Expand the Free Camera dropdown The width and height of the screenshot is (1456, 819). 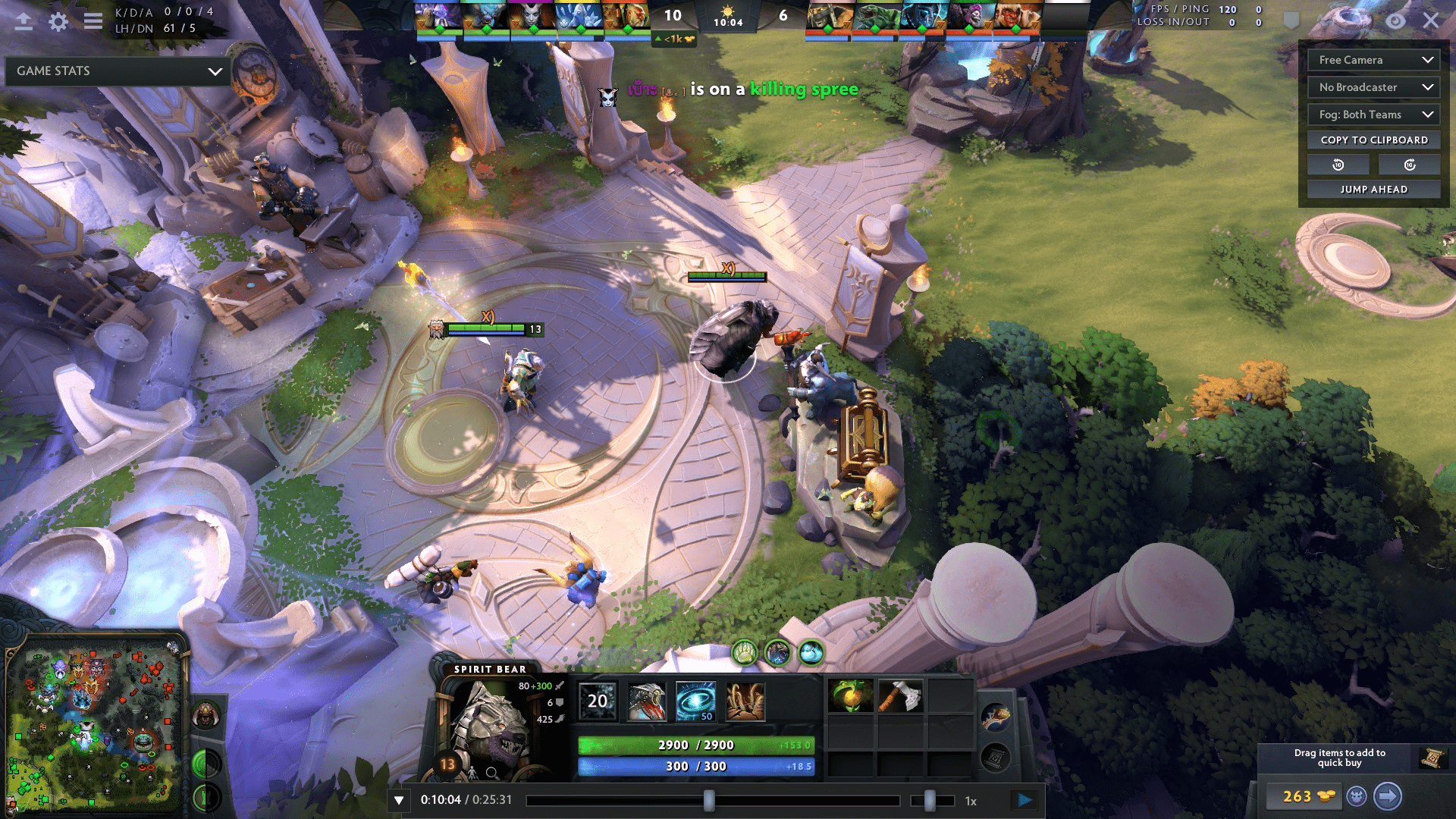pyautogui.click(x=1373, y=60)
